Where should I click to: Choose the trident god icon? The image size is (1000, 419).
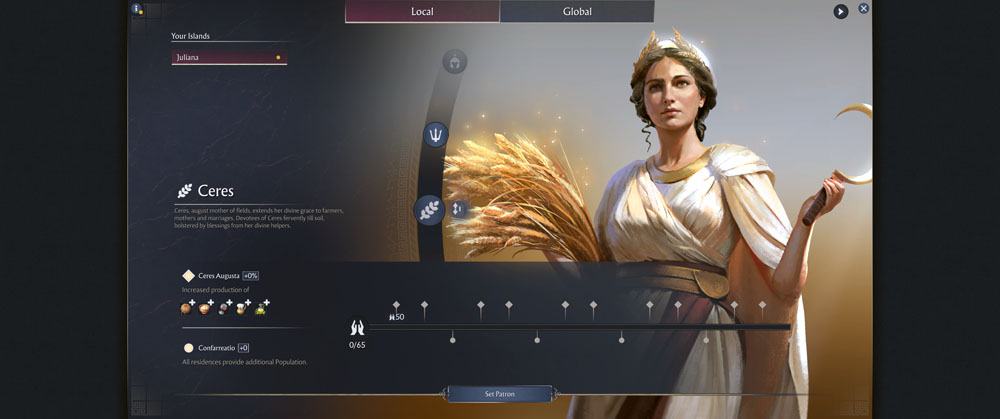tap(436, 134)
